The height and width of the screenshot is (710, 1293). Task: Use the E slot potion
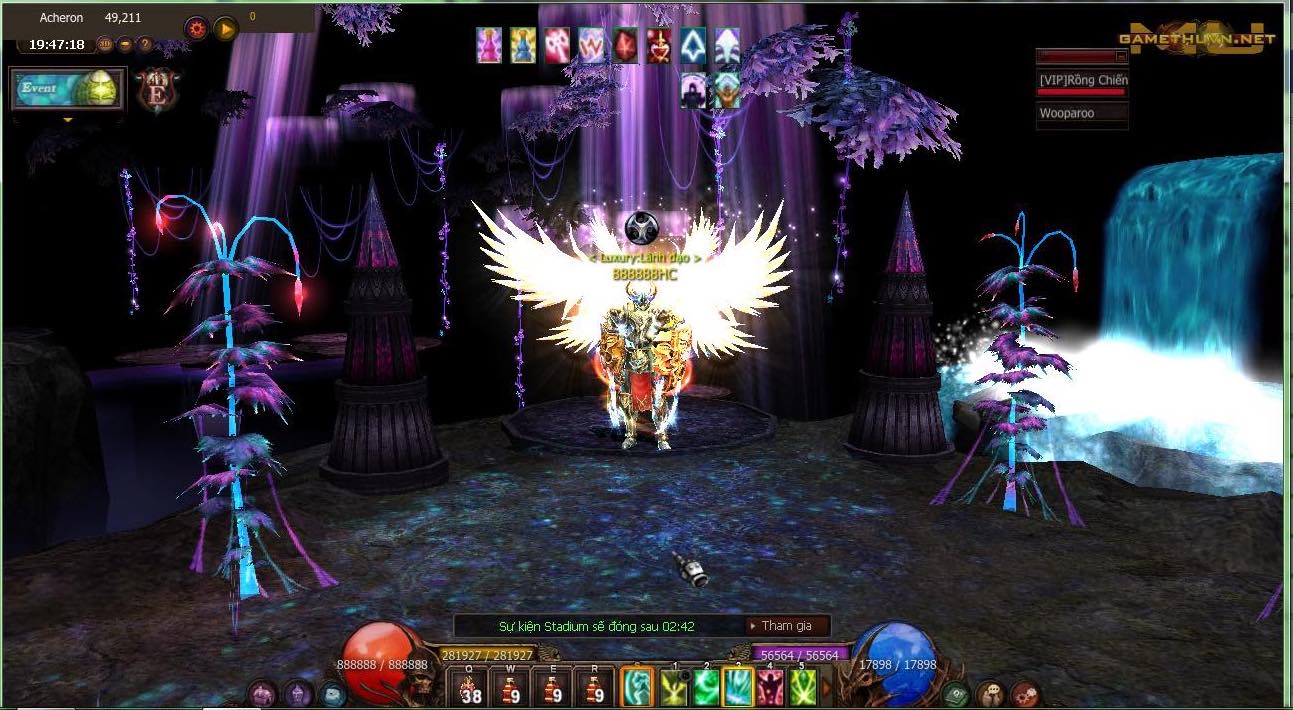click(x=552, y=689)
